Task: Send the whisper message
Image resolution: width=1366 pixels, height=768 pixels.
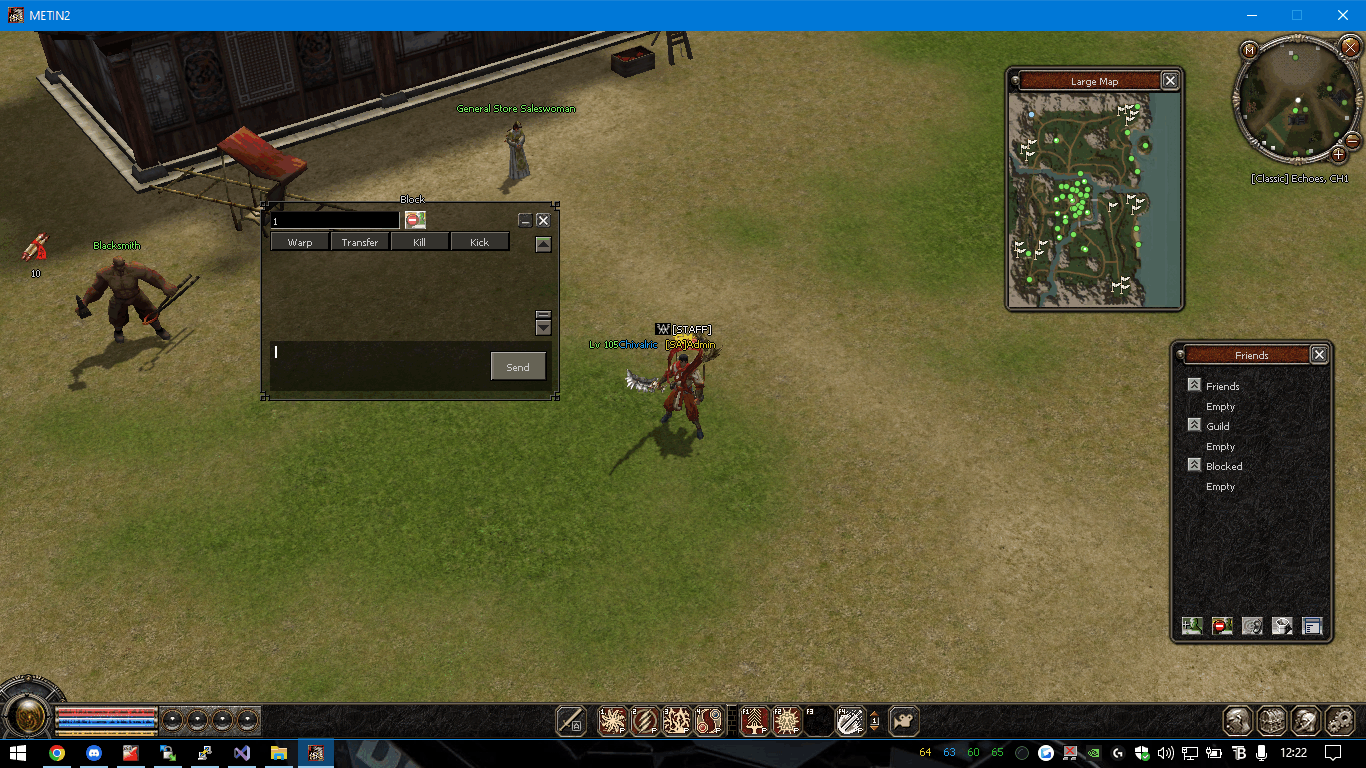Action: (x=518, y=367)
